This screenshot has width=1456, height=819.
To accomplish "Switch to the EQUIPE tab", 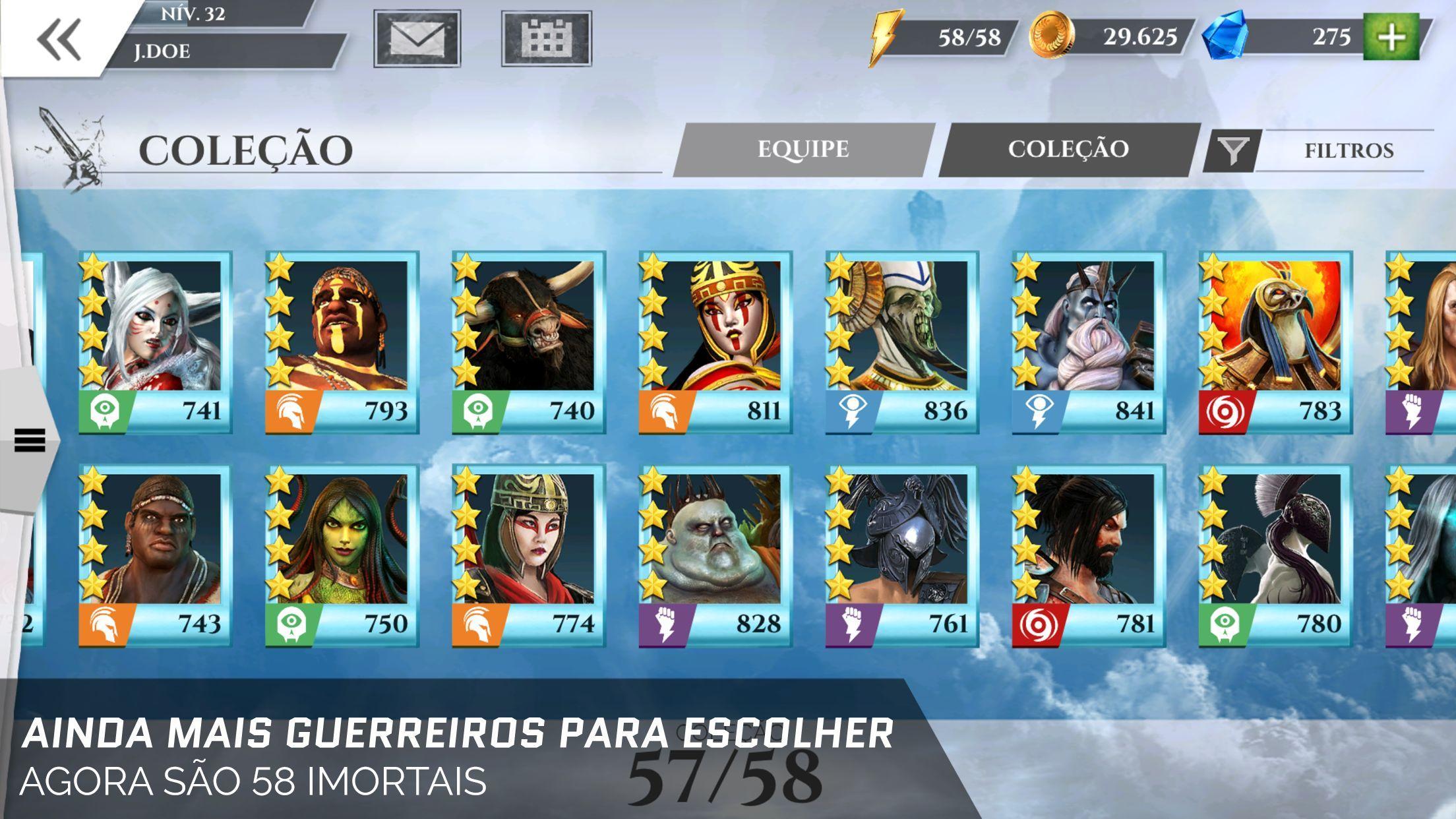I will coord(803,150).
